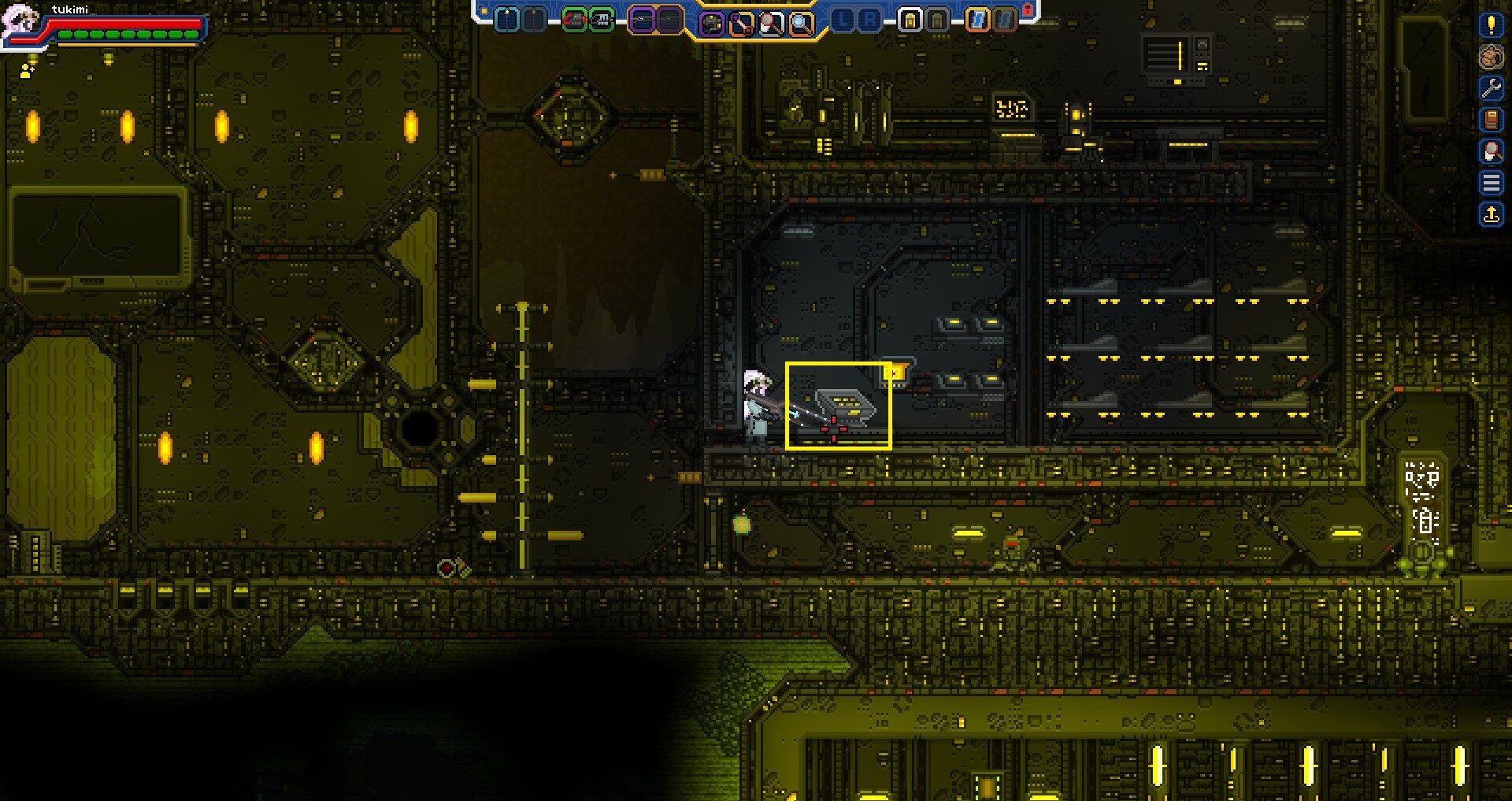
Task: Toggle the L hand slot button
Action: [x=841, y=21]
